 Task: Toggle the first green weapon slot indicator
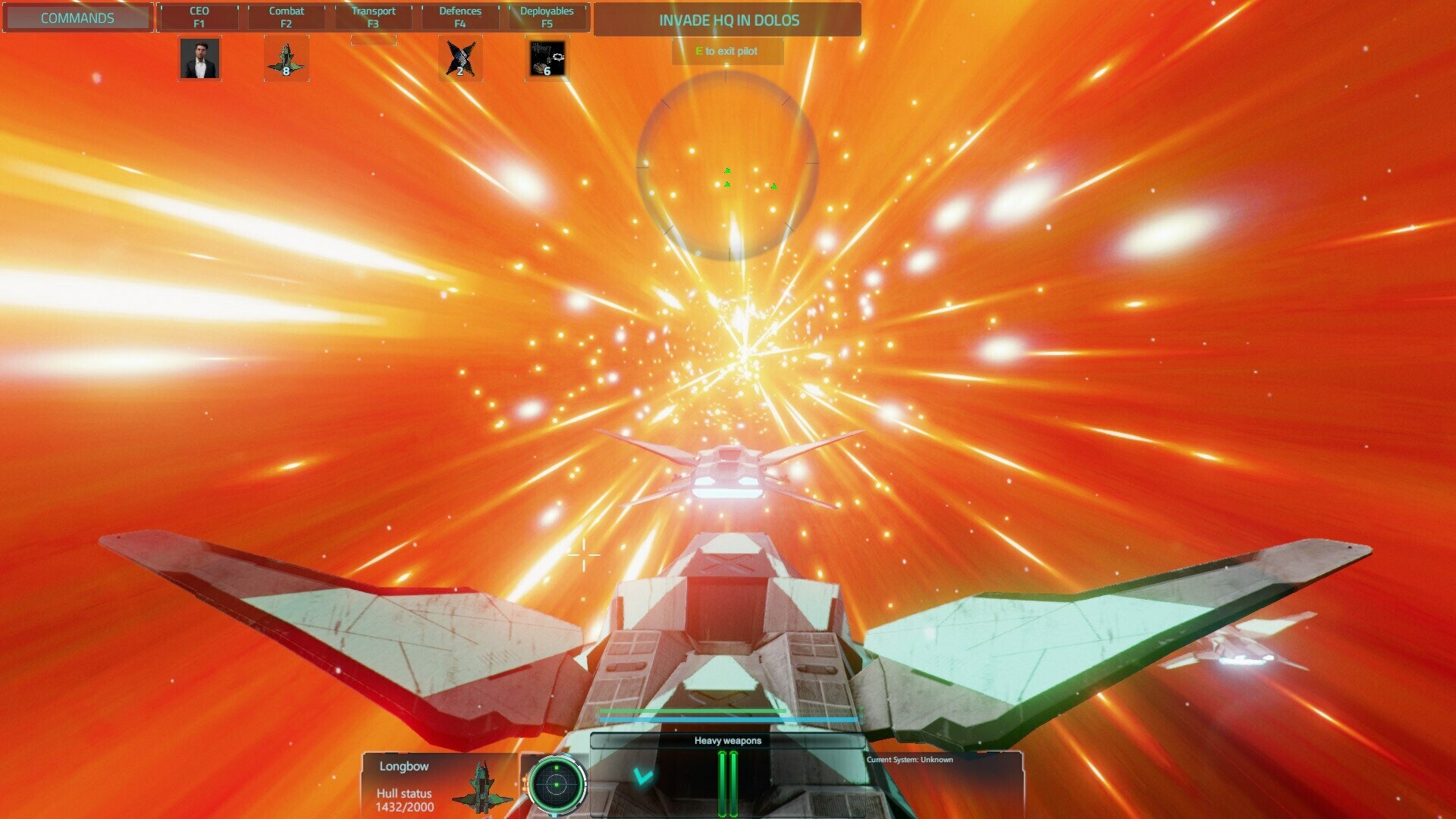pyautogui.click(x=723, y=784)
